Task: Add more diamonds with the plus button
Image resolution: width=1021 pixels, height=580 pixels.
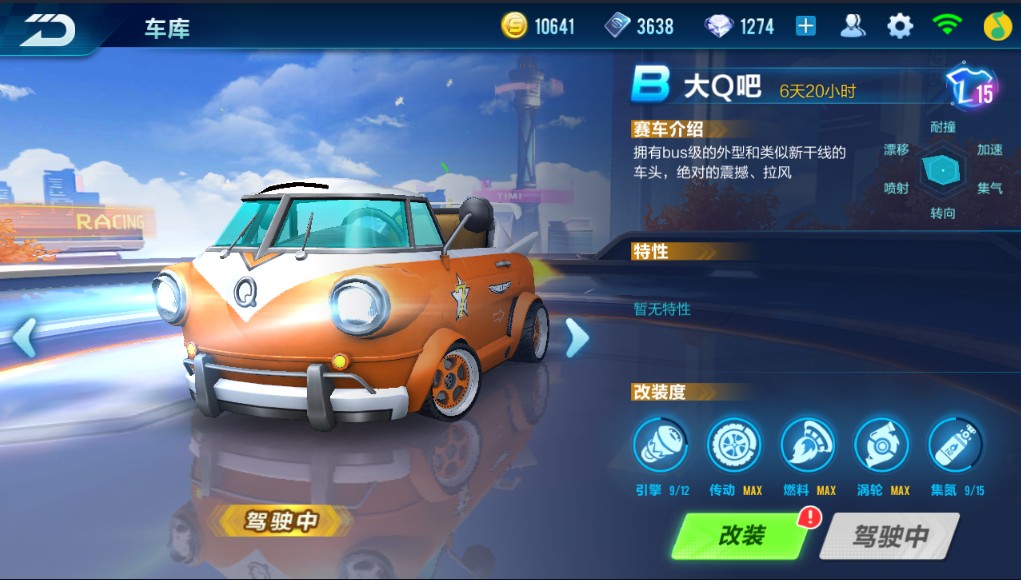Action: 806,27
